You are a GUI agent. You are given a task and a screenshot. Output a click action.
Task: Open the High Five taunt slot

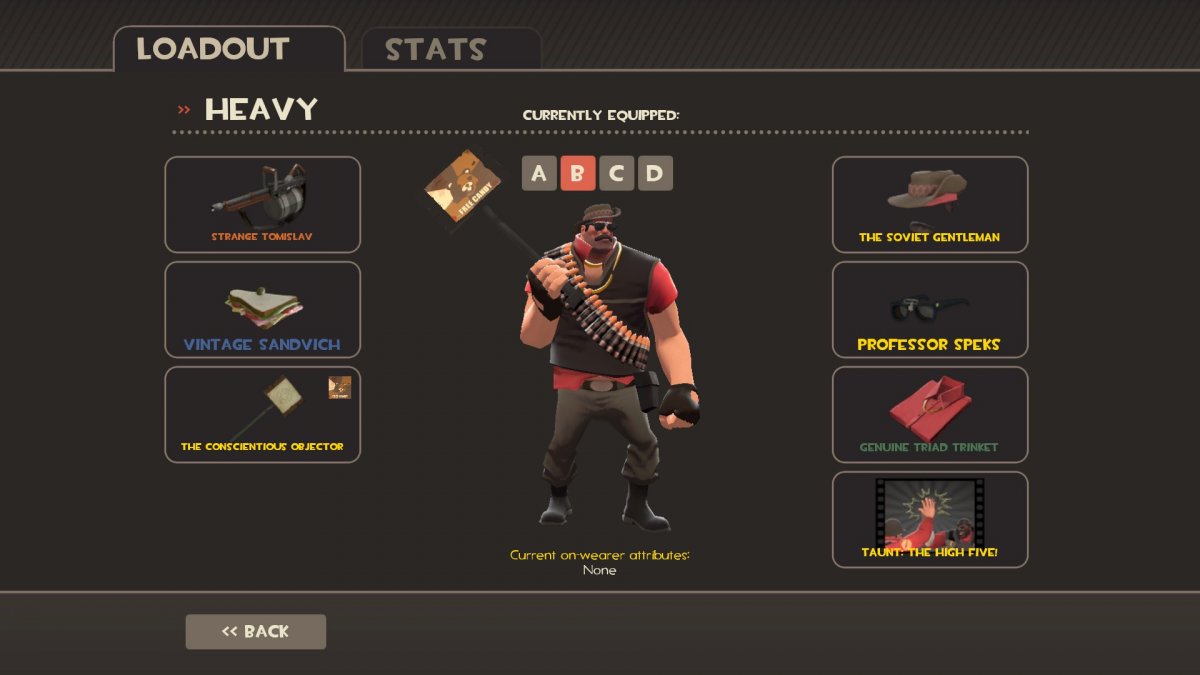point(929,519)
